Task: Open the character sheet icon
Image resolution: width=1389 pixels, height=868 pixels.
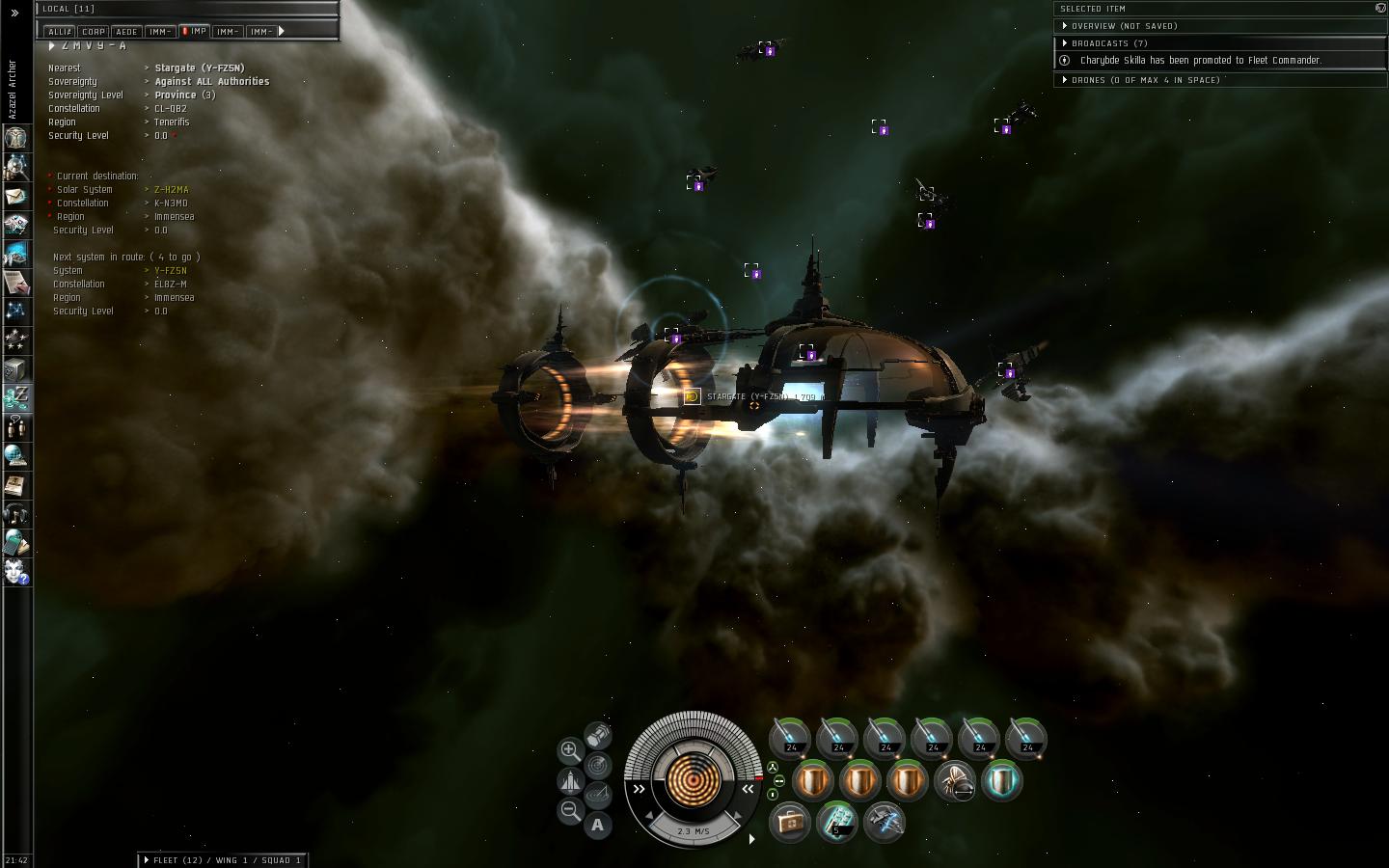Action: coord(16,138)
